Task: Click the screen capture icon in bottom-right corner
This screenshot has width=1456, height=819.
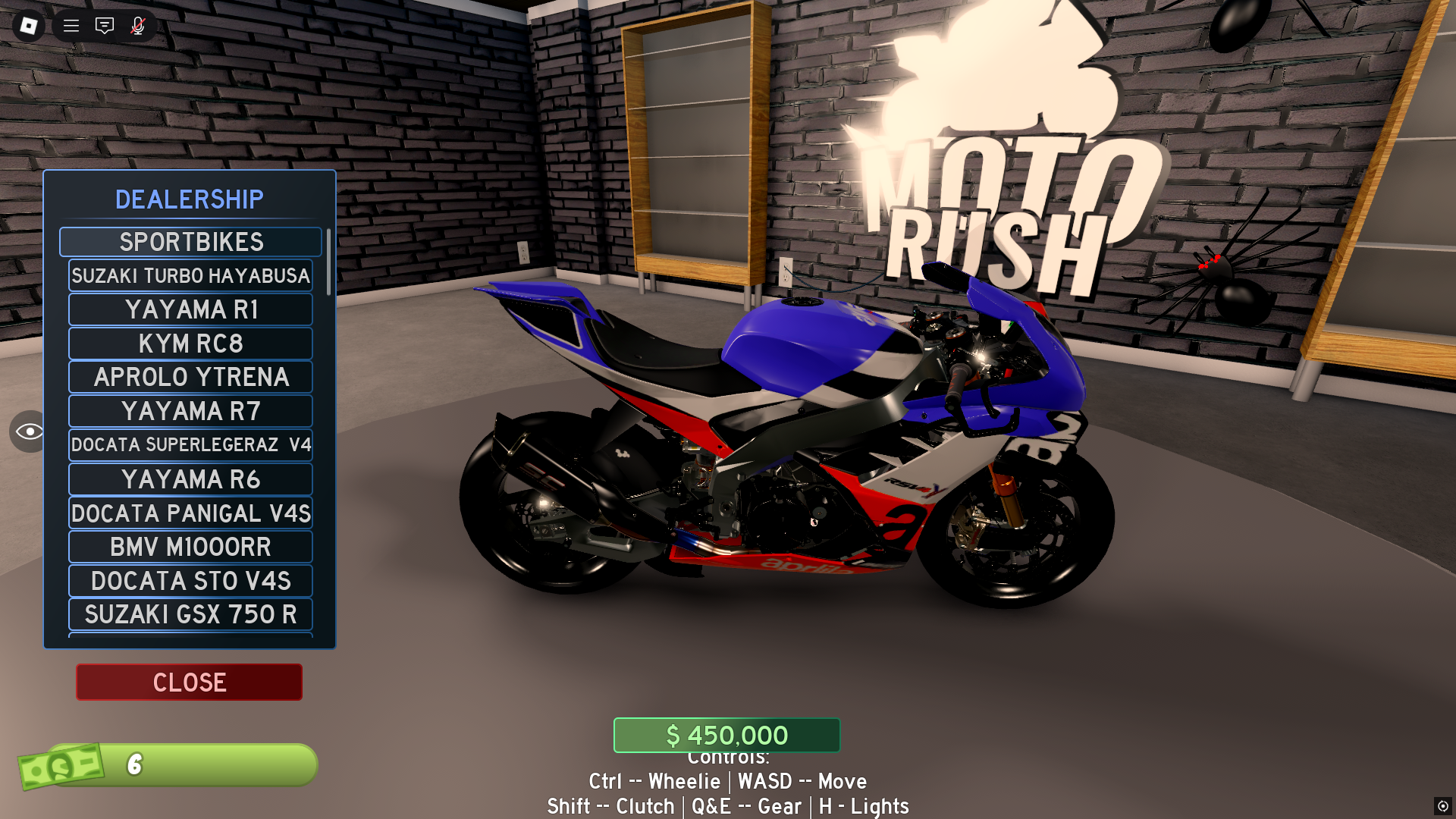Action: point(1442,805)
